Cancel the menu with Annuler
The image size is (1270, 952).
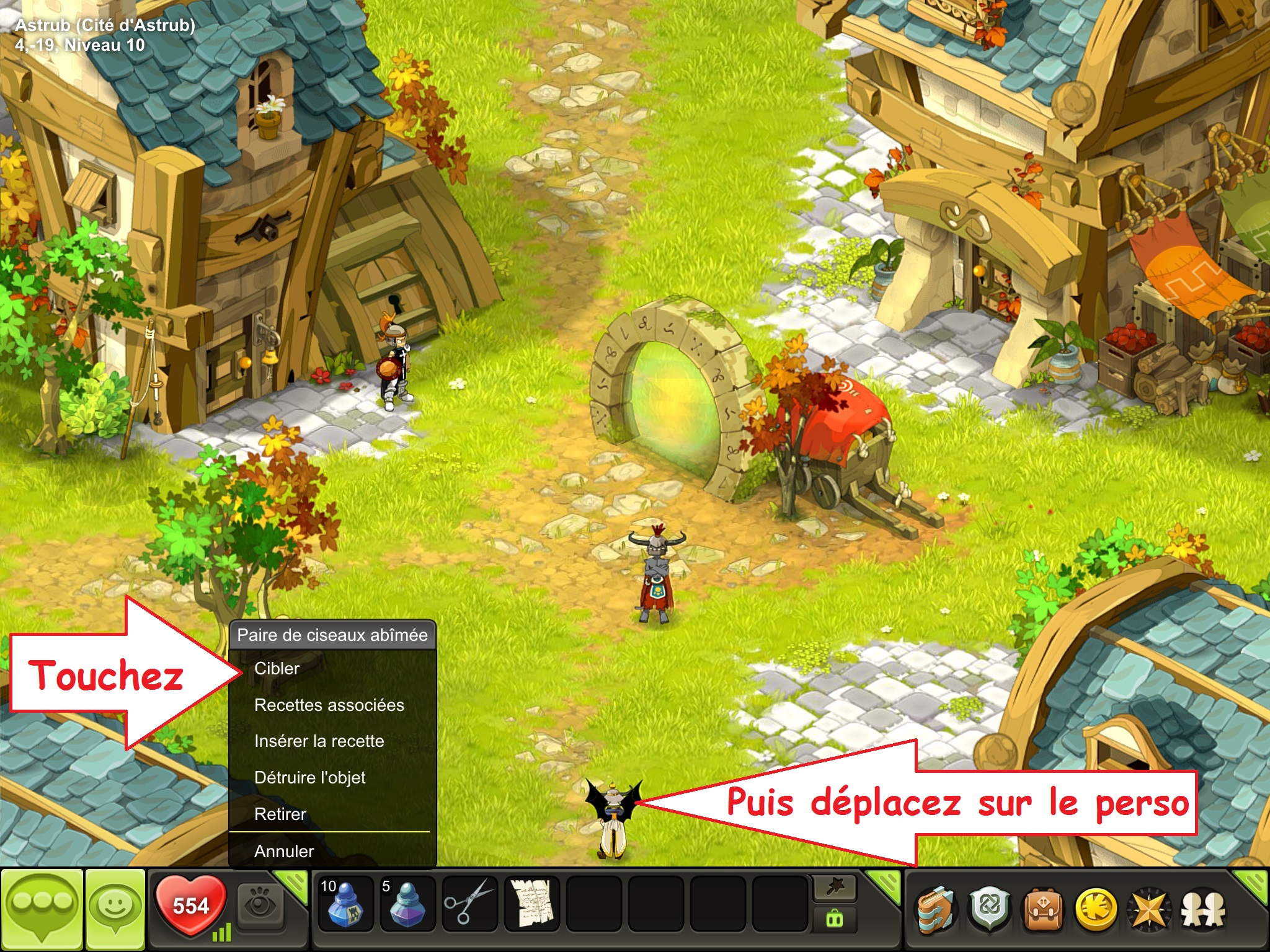(284, 852)
